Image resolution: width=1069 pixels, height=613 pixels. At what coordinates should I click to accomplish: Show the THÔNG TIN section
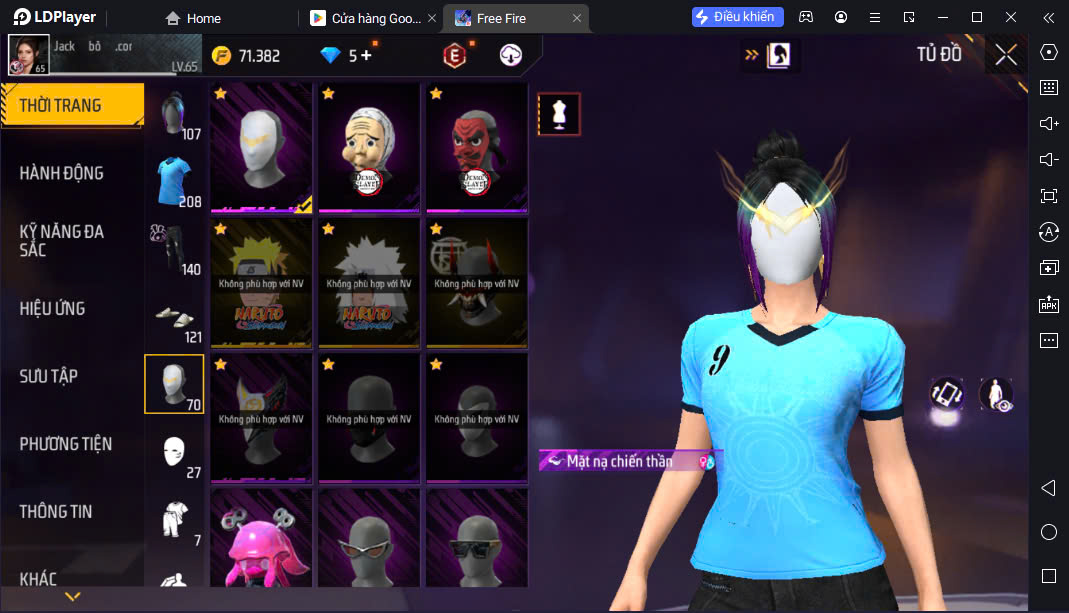tap(56, 511)
